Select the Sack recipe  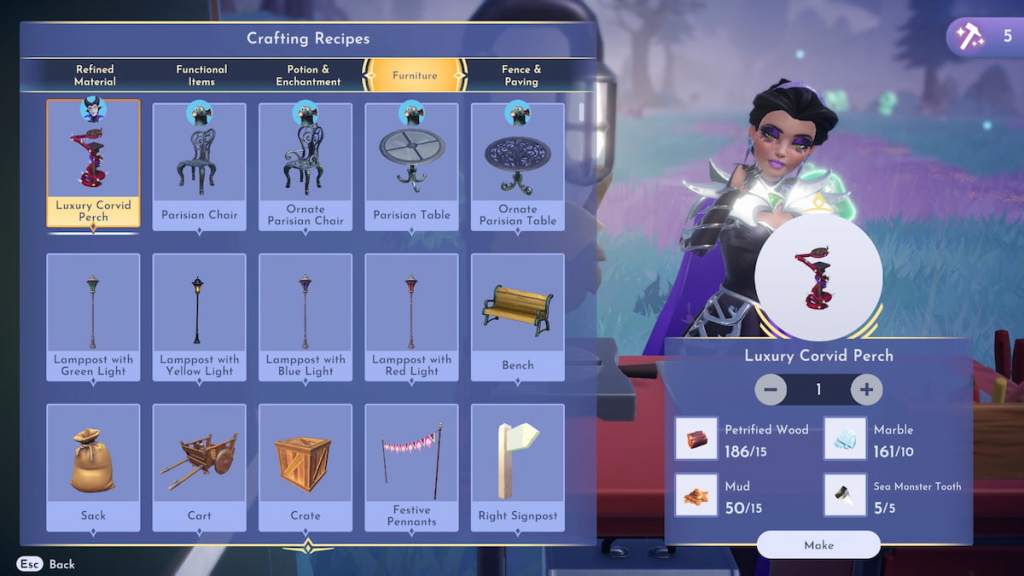tap(93, 467)
